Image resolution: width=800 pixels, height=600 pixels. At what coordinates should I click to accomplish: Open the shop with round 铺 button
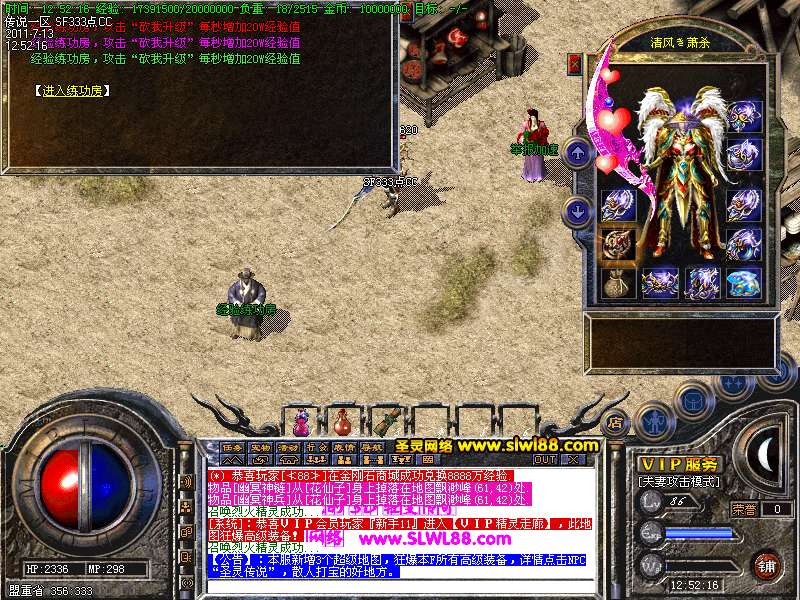point(765,565)
